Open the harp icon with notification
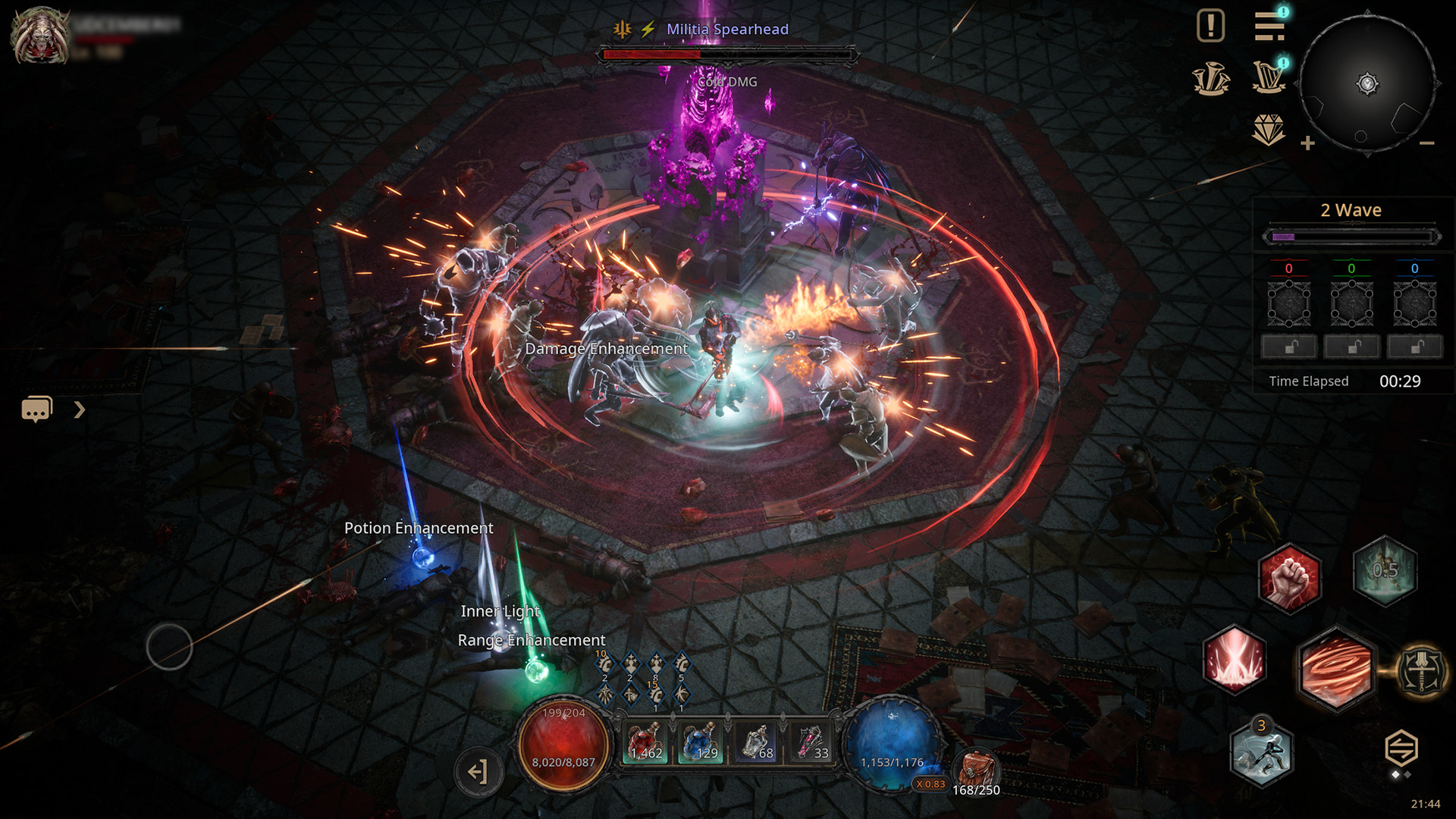1456x819 pixels. click(1269, 77)
